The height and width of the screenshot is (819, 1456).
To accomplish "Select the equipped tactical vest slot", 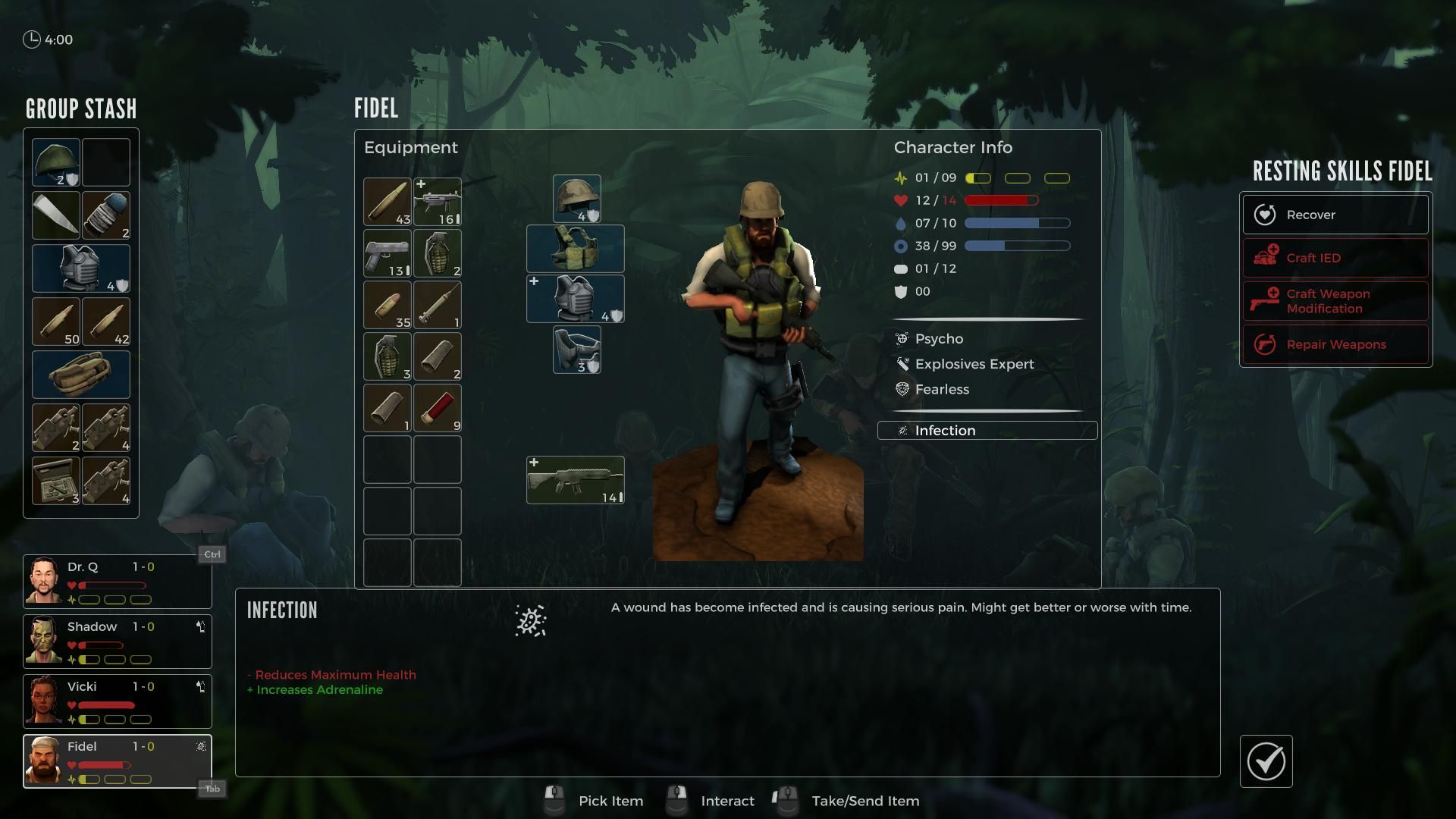I will (576, 249).
